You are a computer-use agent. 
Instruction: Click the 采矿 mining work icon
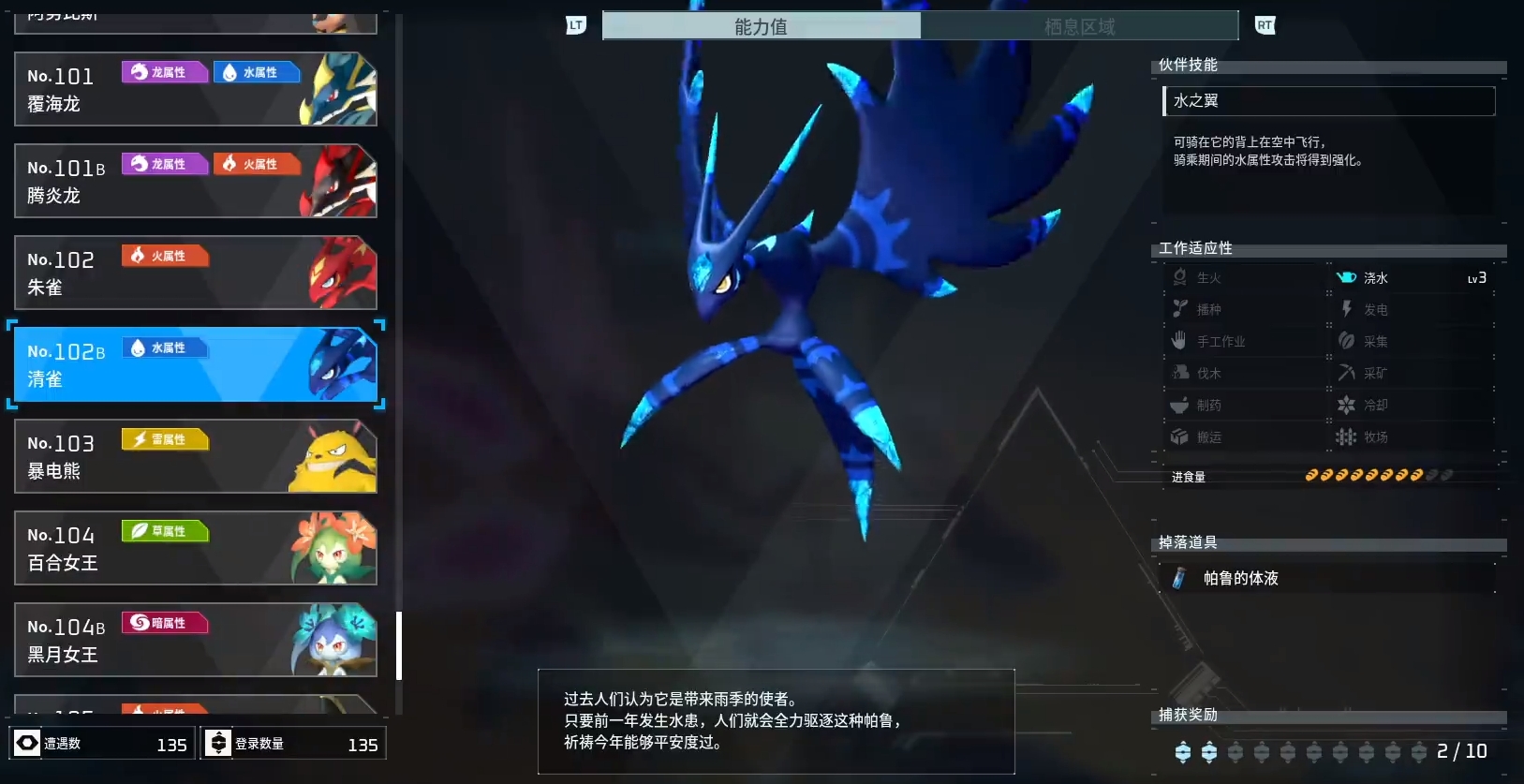coord(1346,372)
